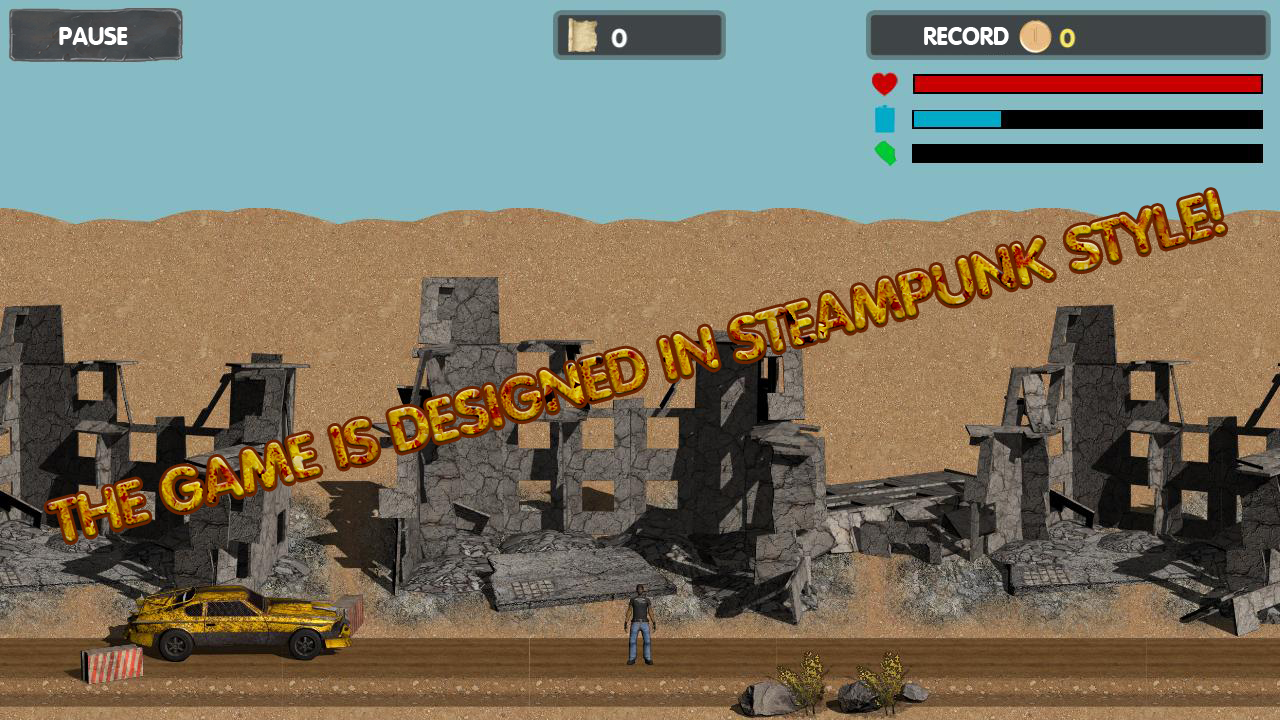This screenshot has height=720, width=1280.
Task: Click the zero value next to RECORD
Action: tap(1068, 38)
